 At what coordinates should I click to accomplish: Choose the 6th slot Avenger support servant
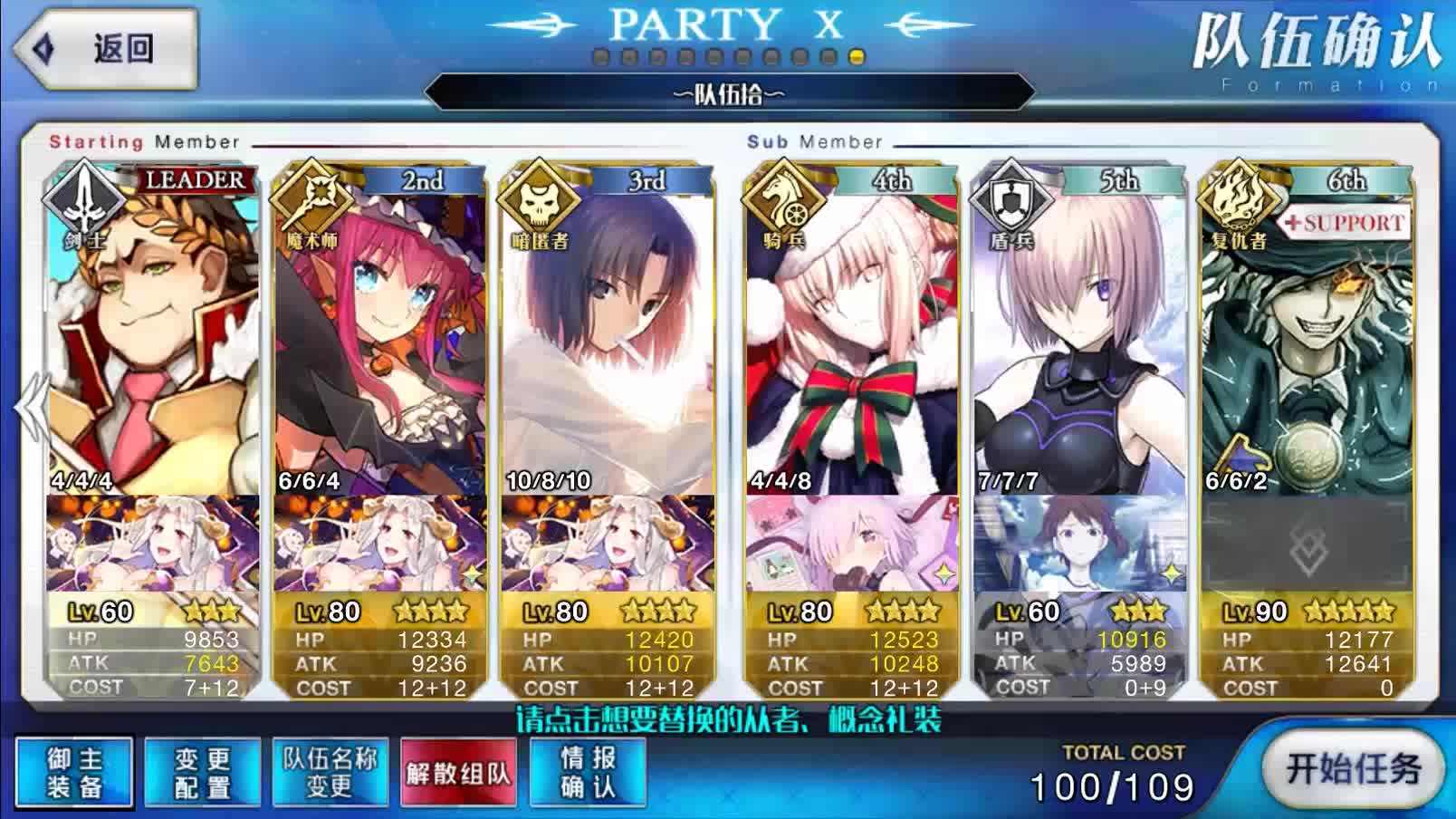1306,335
